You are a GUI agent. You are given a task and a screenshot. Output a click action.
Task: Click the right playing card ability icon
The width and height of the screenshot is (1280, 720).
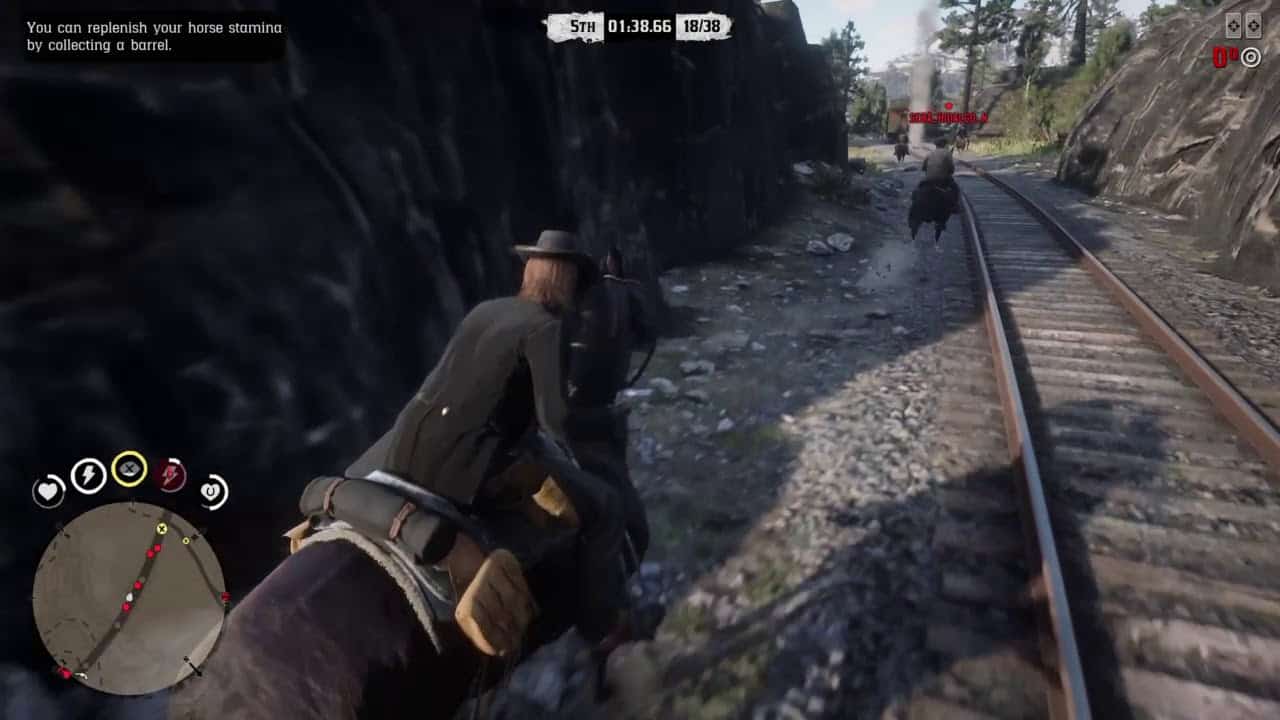point(1253,24)
